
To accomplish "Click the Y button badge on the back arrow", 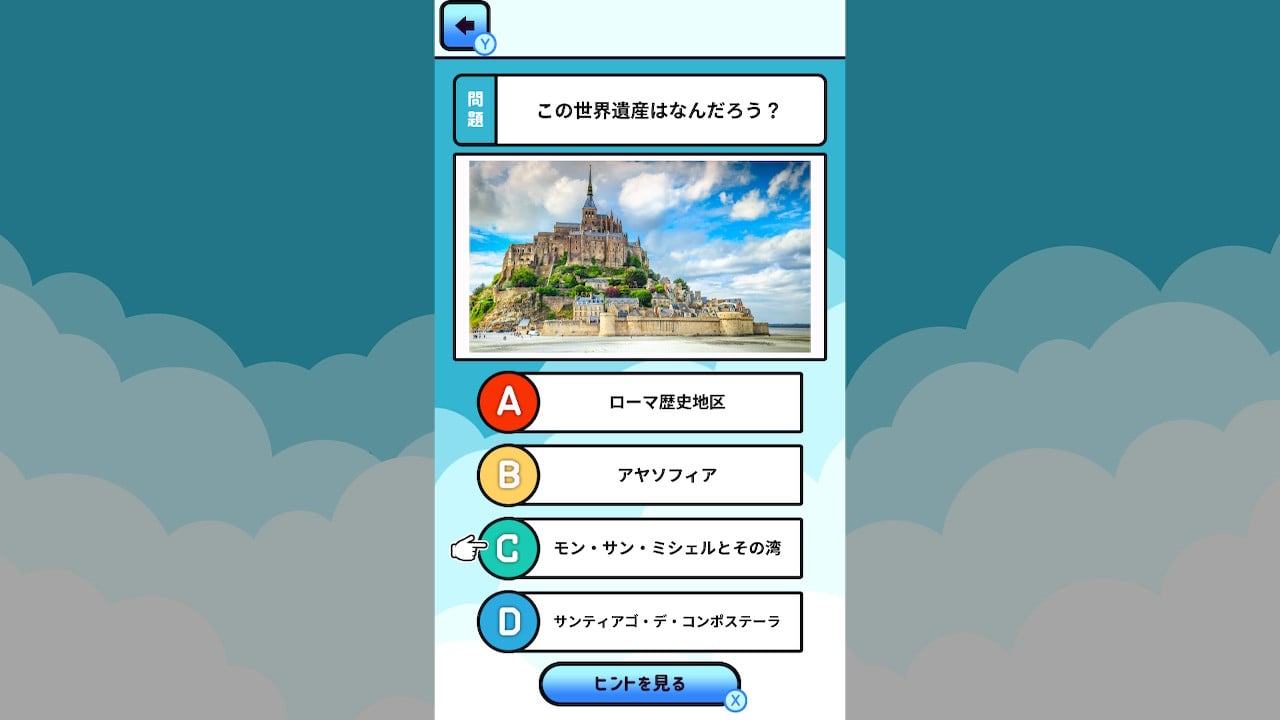I will [x=484, y=44].
